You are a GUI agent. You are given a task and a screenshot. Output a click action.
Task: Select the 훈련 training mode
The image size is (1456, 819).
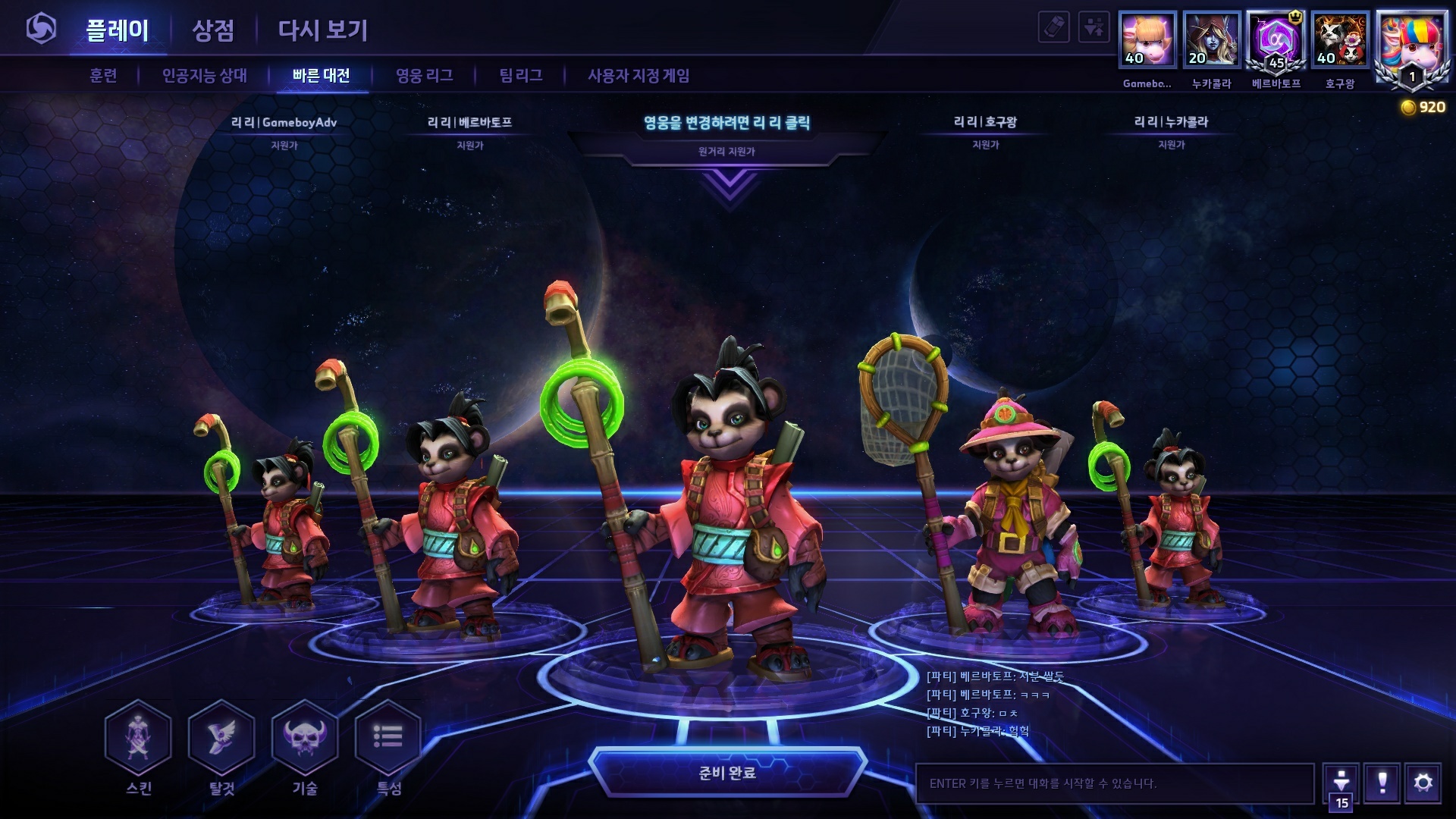pos(103,76)
